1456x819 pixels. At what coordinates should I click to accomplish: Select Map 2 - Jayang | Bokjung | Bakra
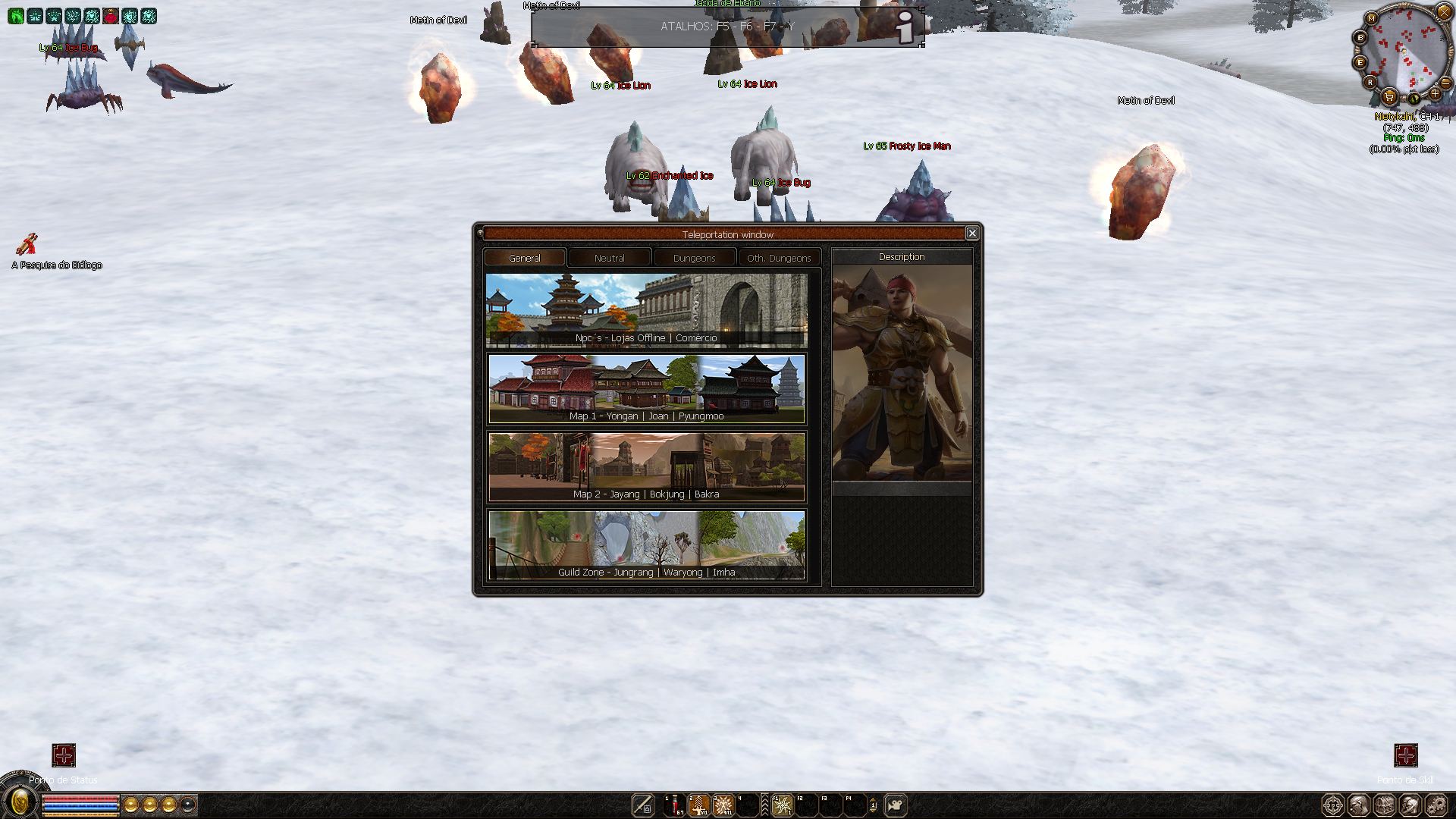coord(647,466)
